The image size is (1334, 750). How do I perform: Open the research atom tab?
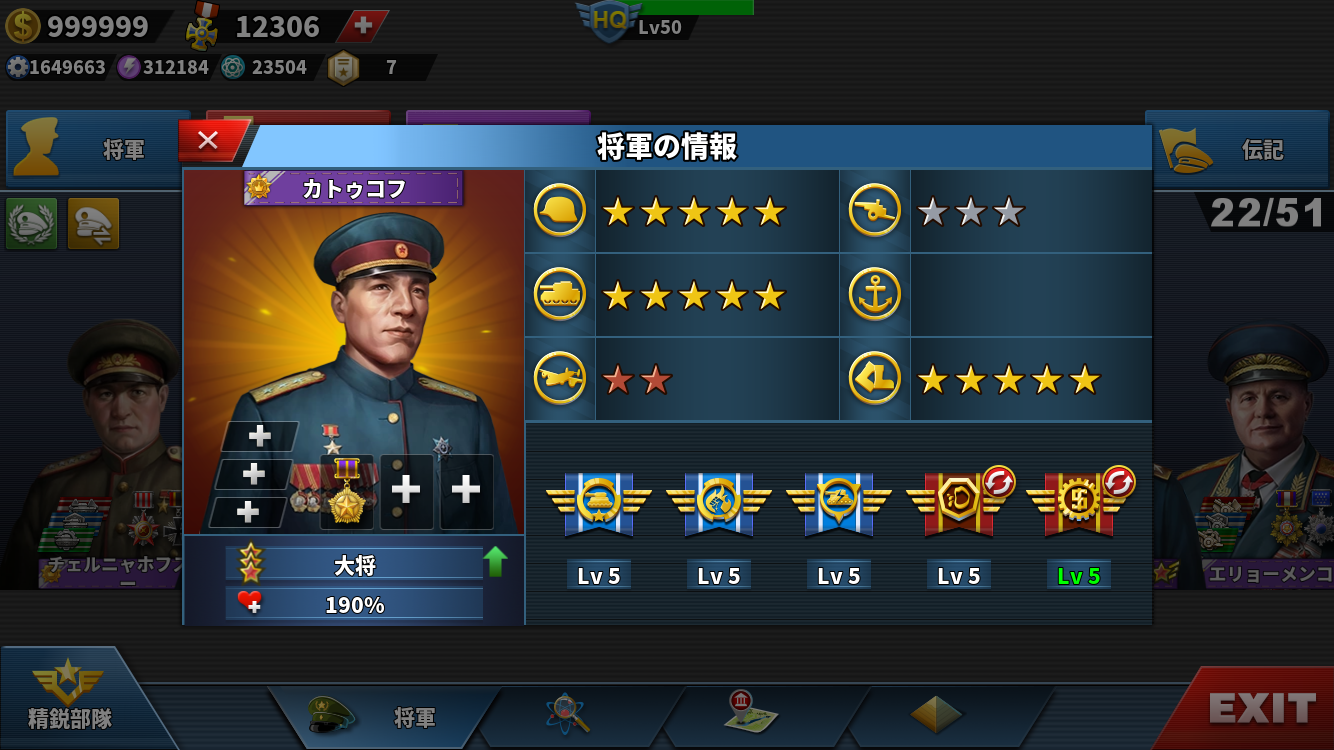click(568, 715)
